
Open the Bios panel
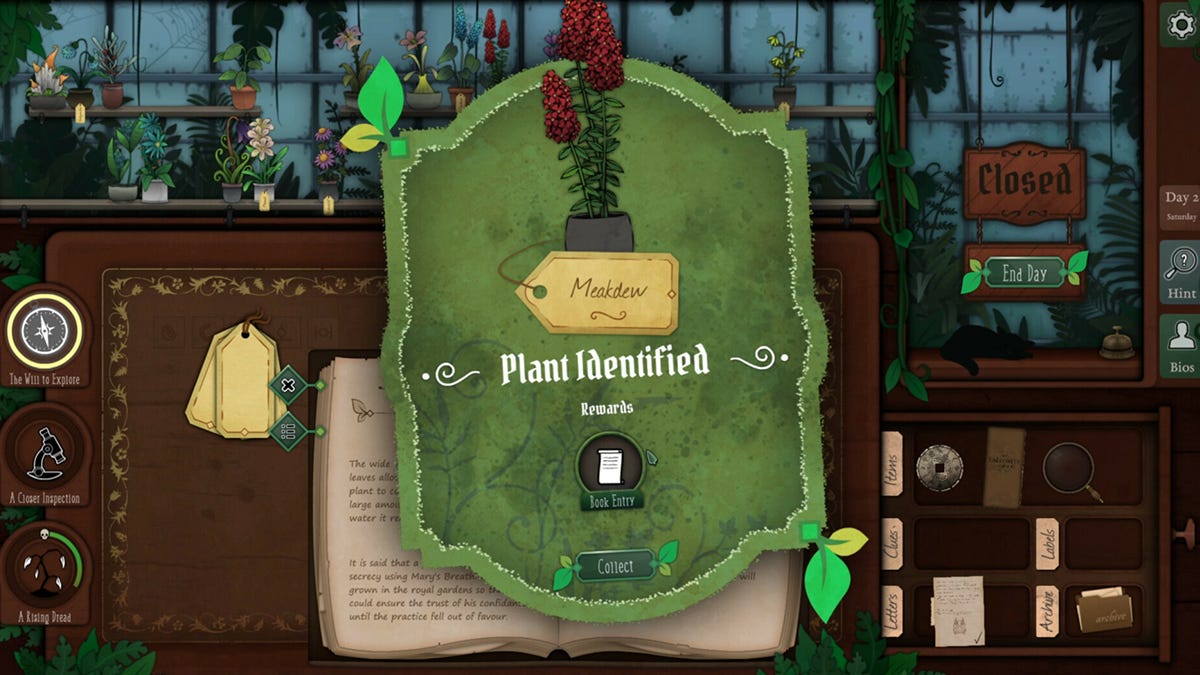click(1180, 345)
